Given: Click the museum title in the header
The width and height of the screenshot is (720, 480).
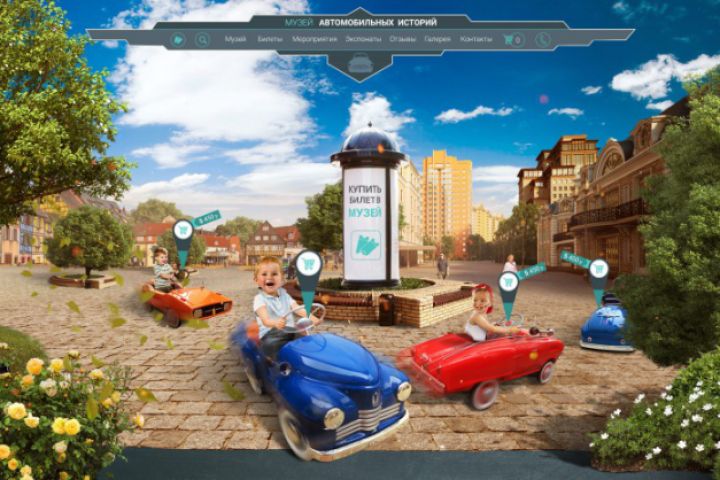Looking at the screenshot, I should tap(359, 20).
